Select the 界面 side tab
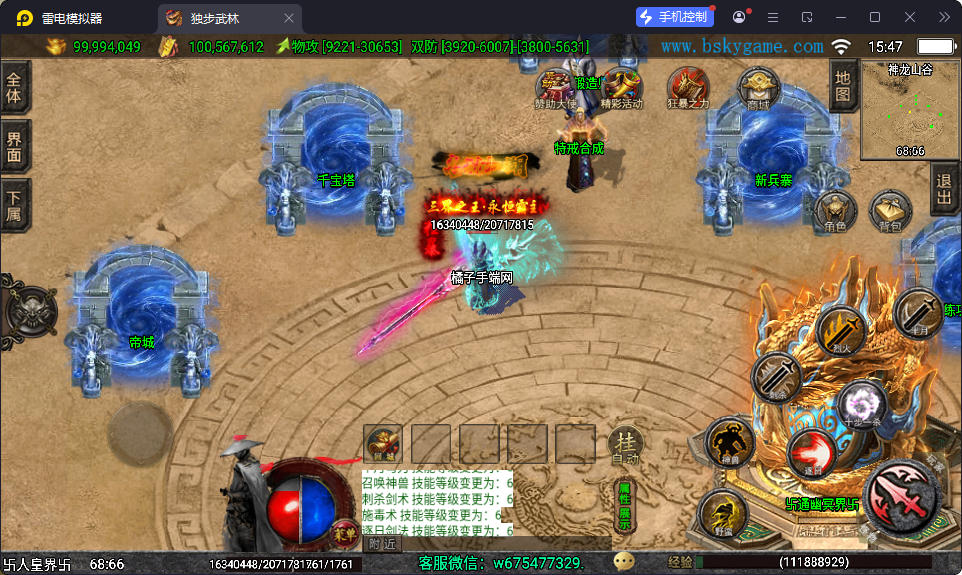This screenshot has width=962, height=575. [15, 147]
